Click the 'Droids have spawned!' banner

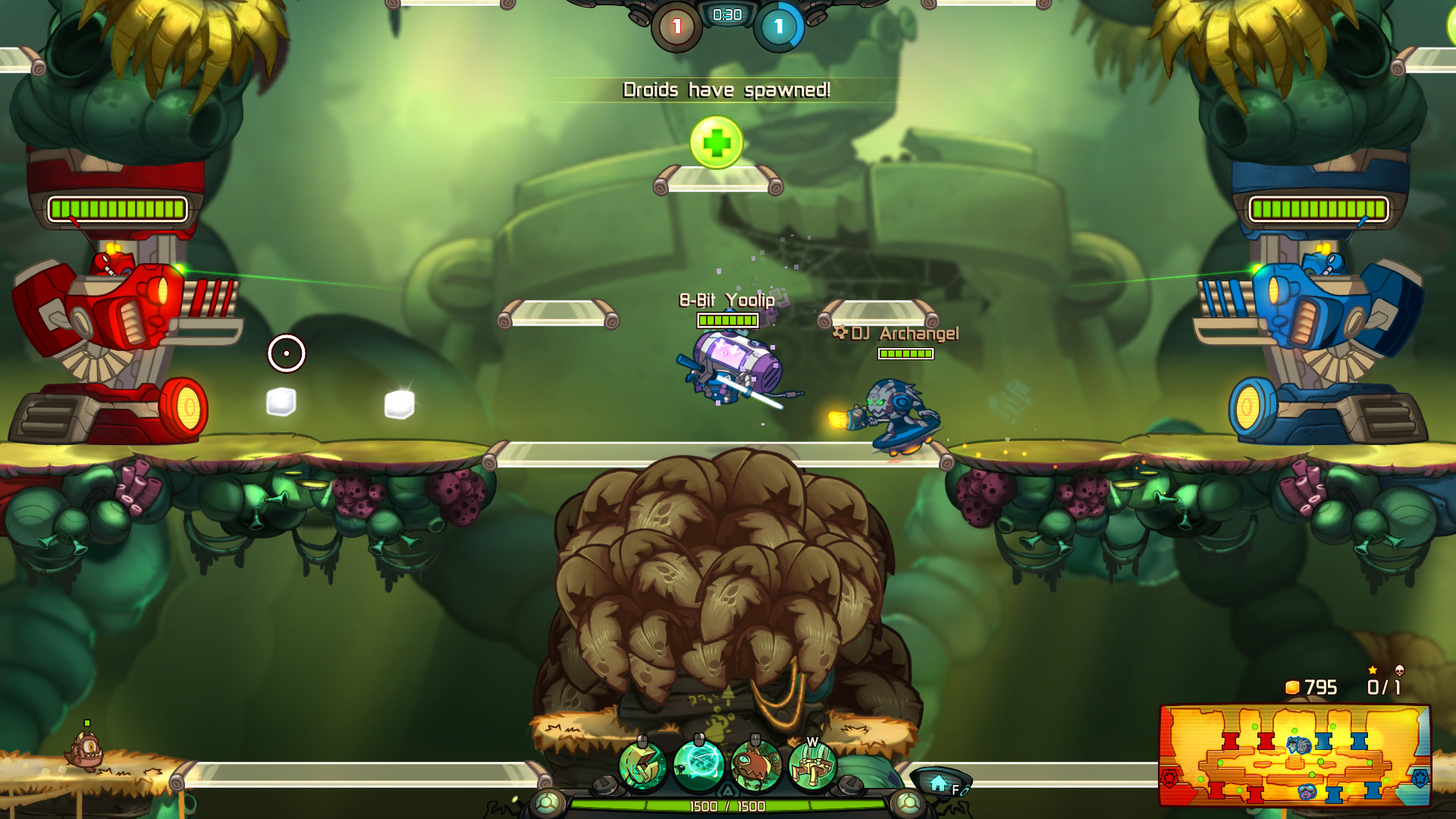(726, 89)
